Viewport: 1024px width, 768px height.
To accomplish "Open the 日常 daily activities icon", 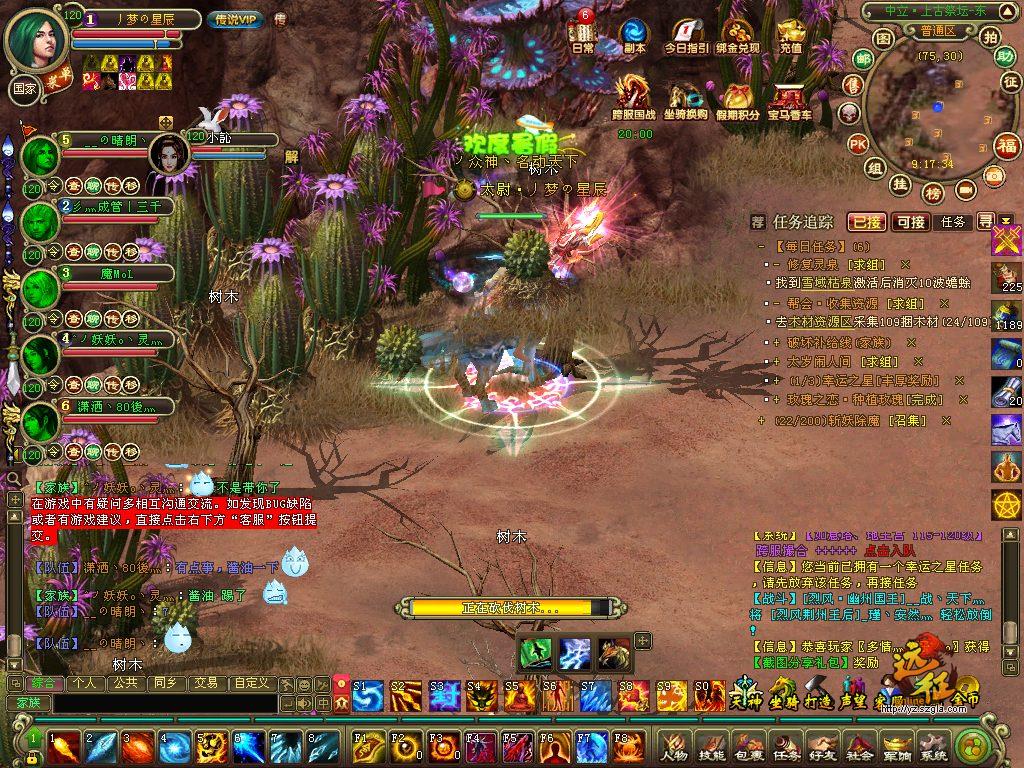I will [x=582, y=34].
